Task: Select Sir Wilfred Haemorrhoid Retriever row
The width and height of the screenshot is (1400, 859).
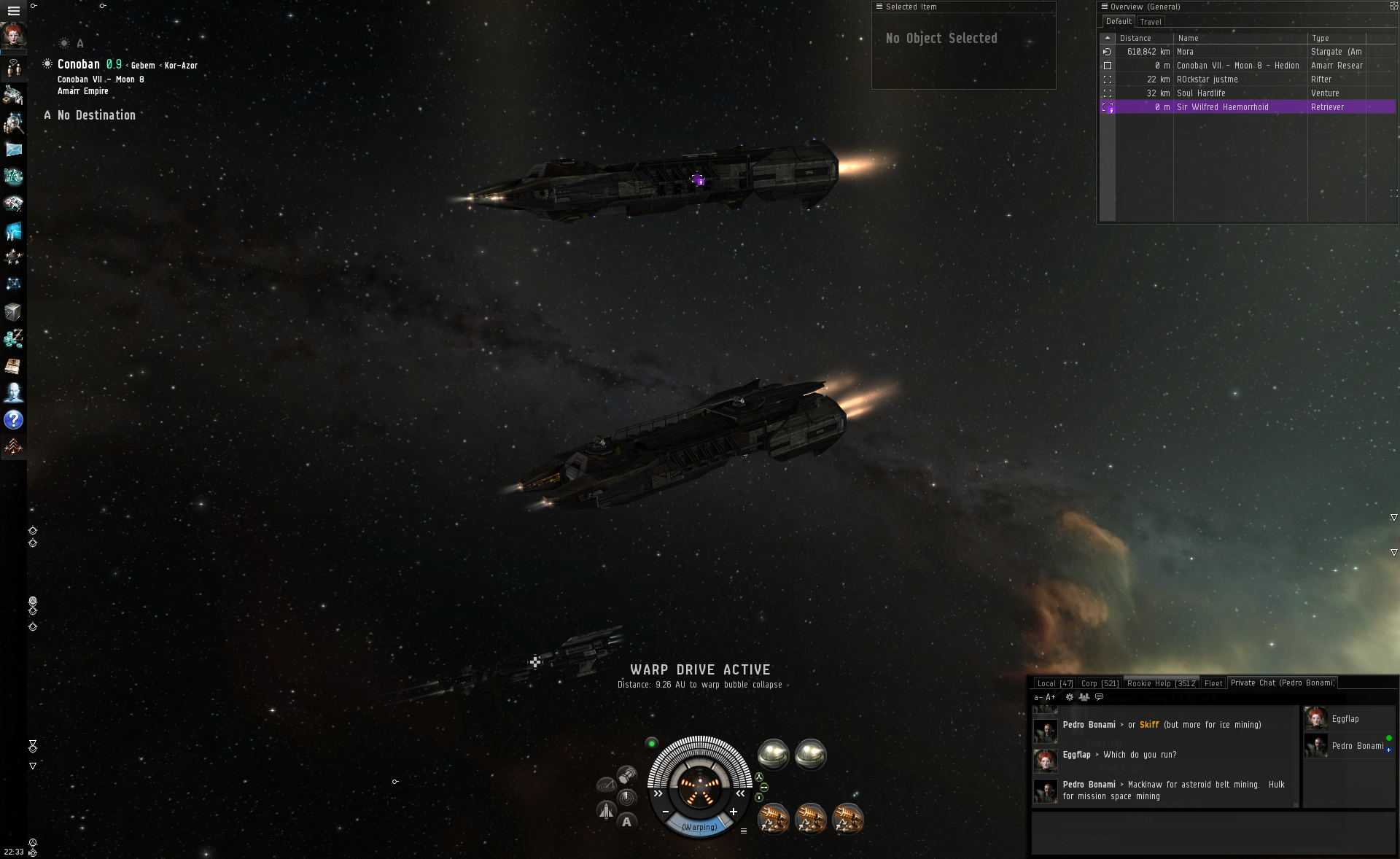Action: coord(1240,107)
